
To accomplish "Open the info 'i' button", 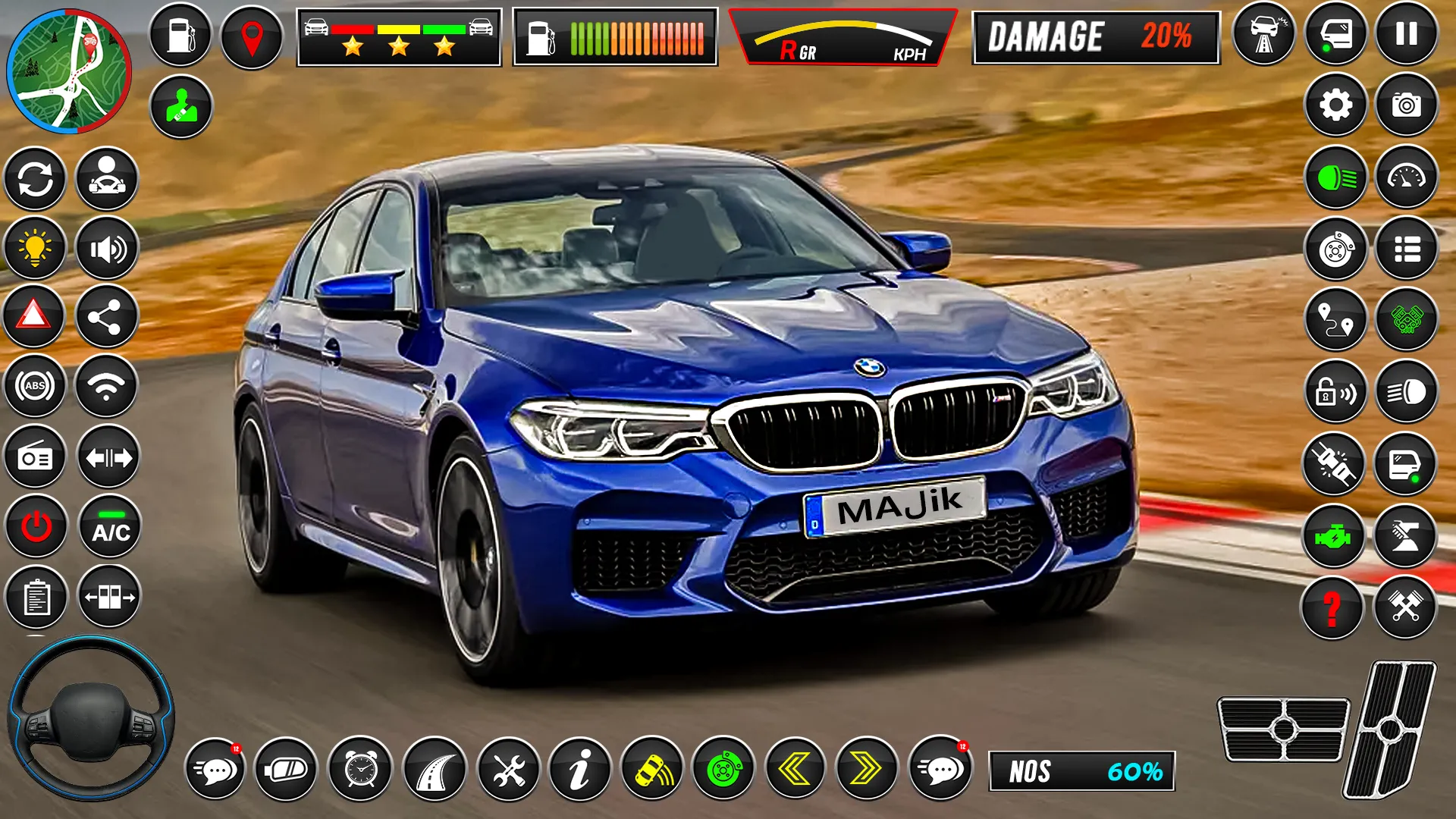I will coord(580,770).
